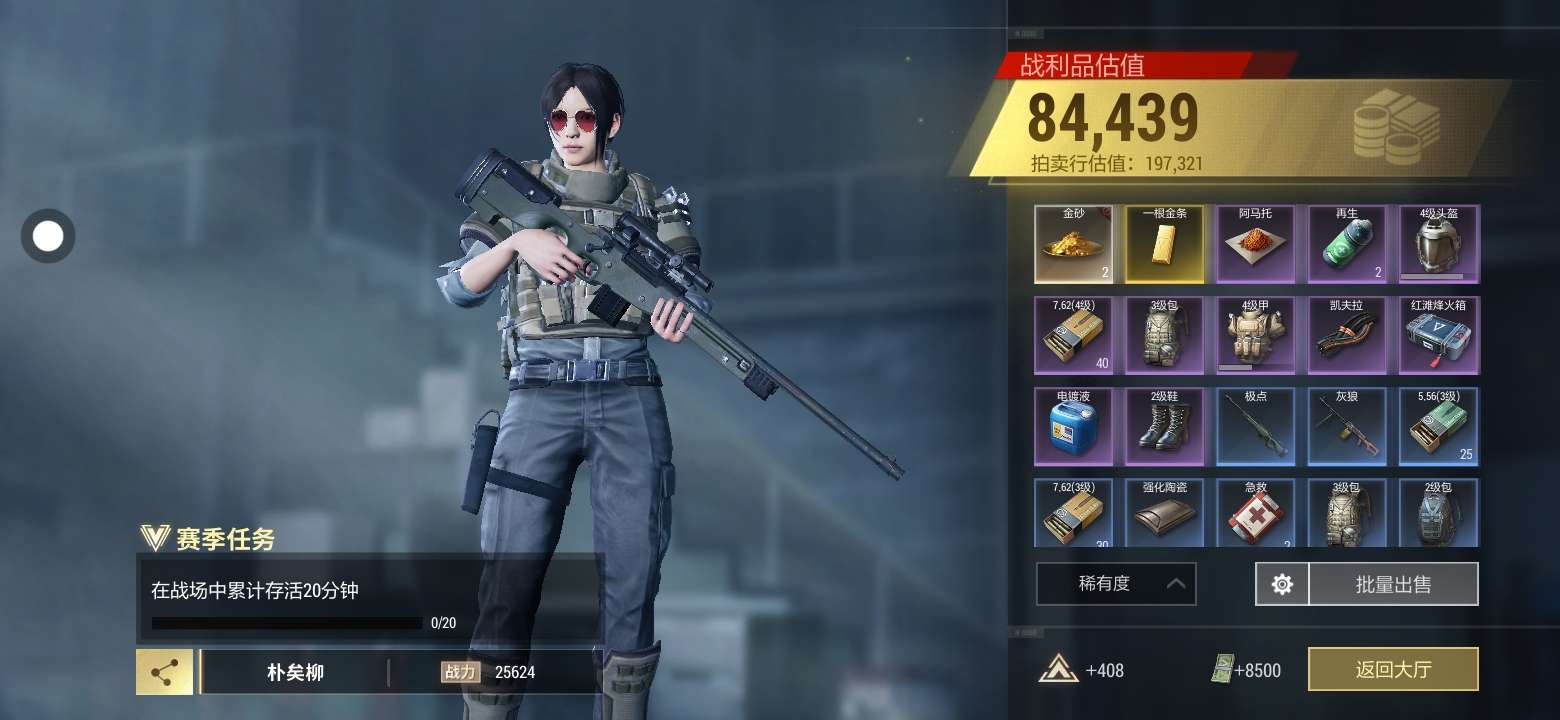Pick the 灰狼 rifle slot
Viewport: 1560px width, 720px height.
(1347, 427)
